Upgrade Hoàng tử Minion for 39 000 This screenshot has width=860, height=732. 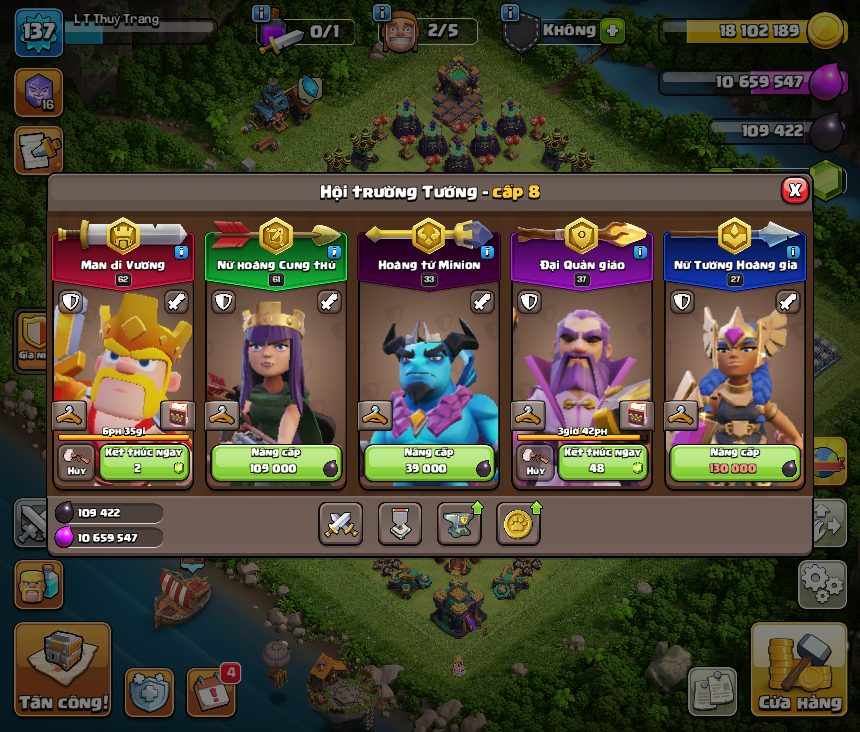click(428, 463)
